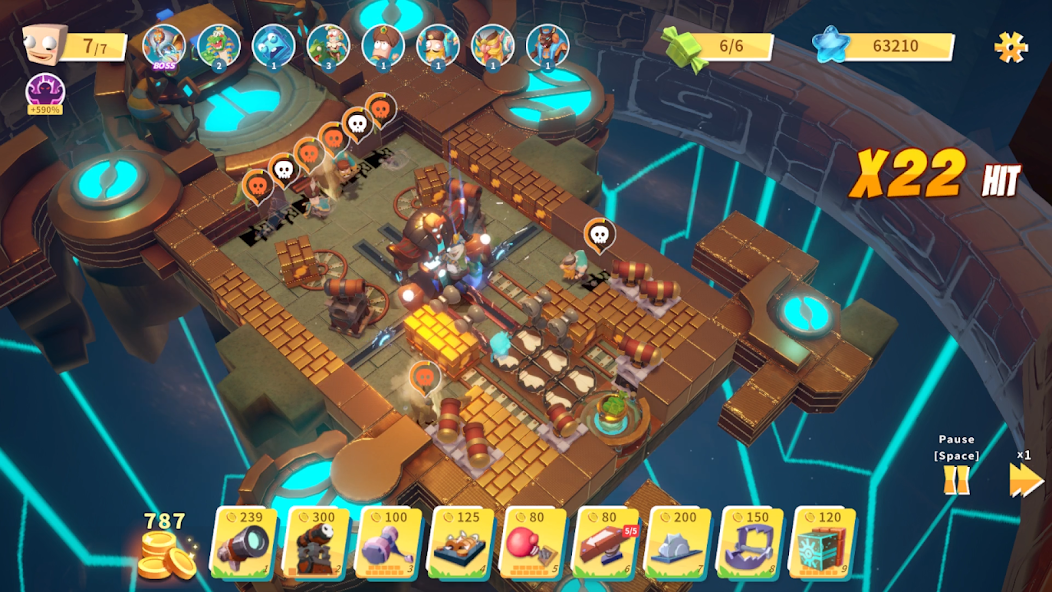Open the settings gear menu
The image size is (1052, 592).
pyautogui.click(x=1010, y=46)
